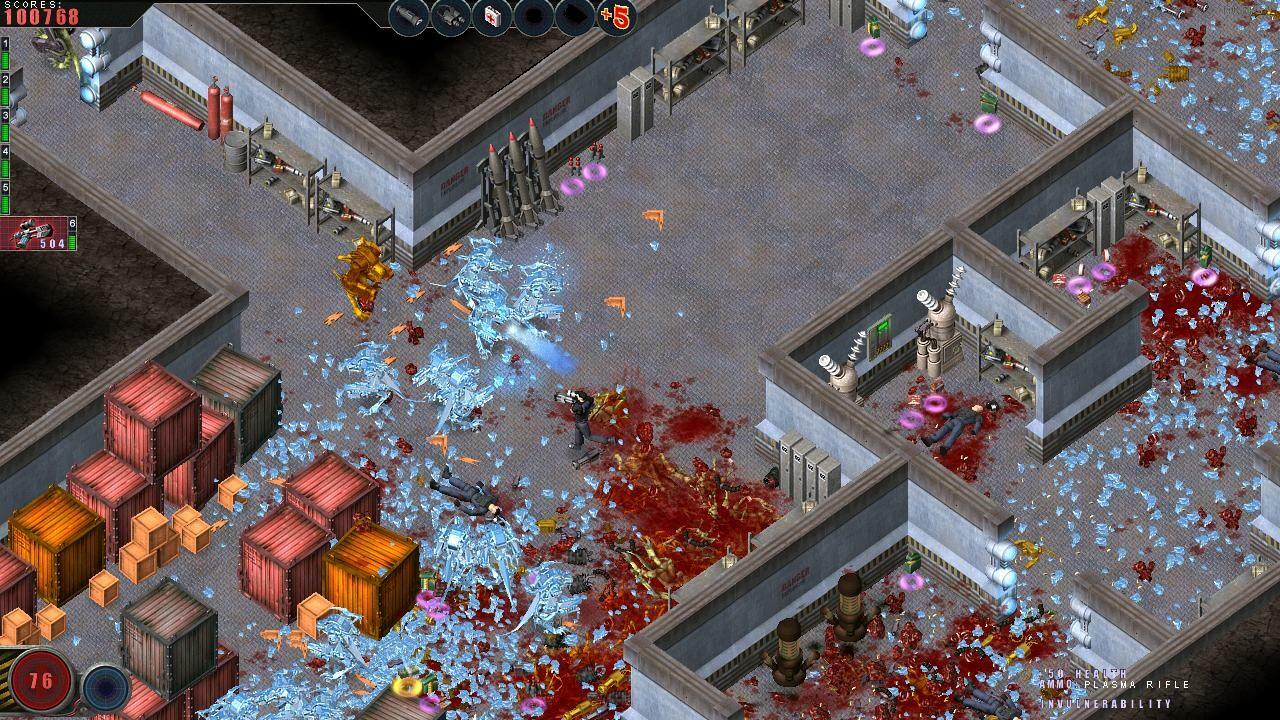
Task: Select weapon slot 5 on the left sidebar
Action: pyautogui.click(x=5, y=187)
